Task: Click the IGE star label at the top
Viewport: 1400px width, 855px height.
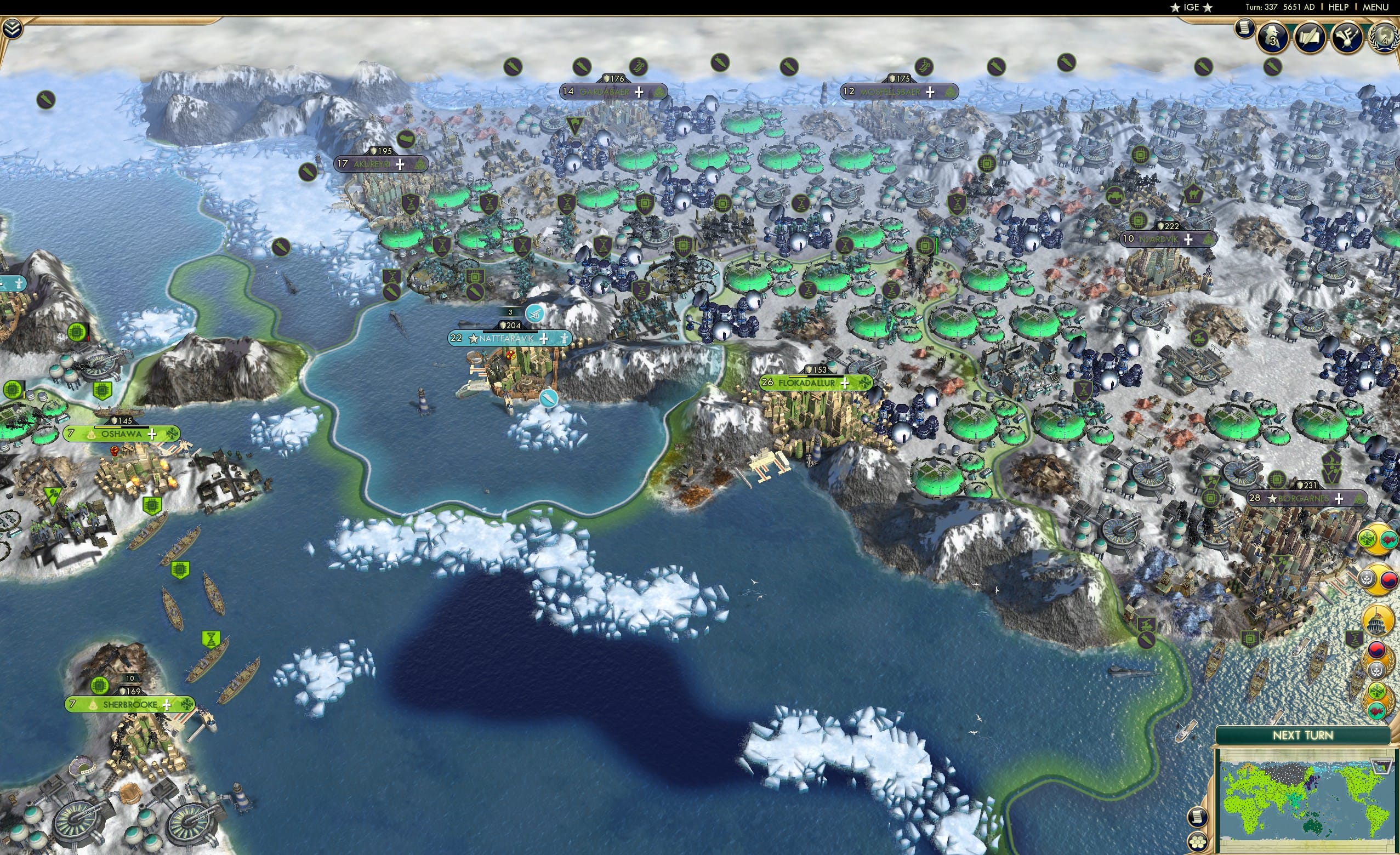Action: [1191, 7]
